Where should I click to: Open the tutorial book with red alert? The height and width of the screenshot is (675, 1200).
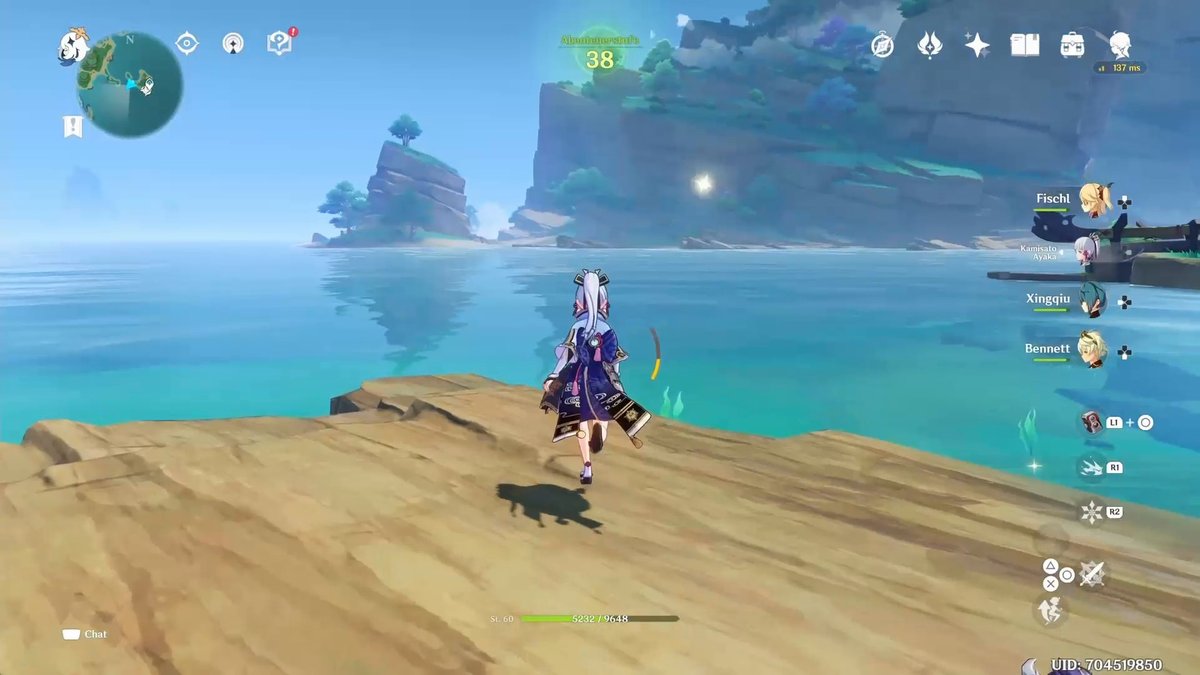point(279,42)
